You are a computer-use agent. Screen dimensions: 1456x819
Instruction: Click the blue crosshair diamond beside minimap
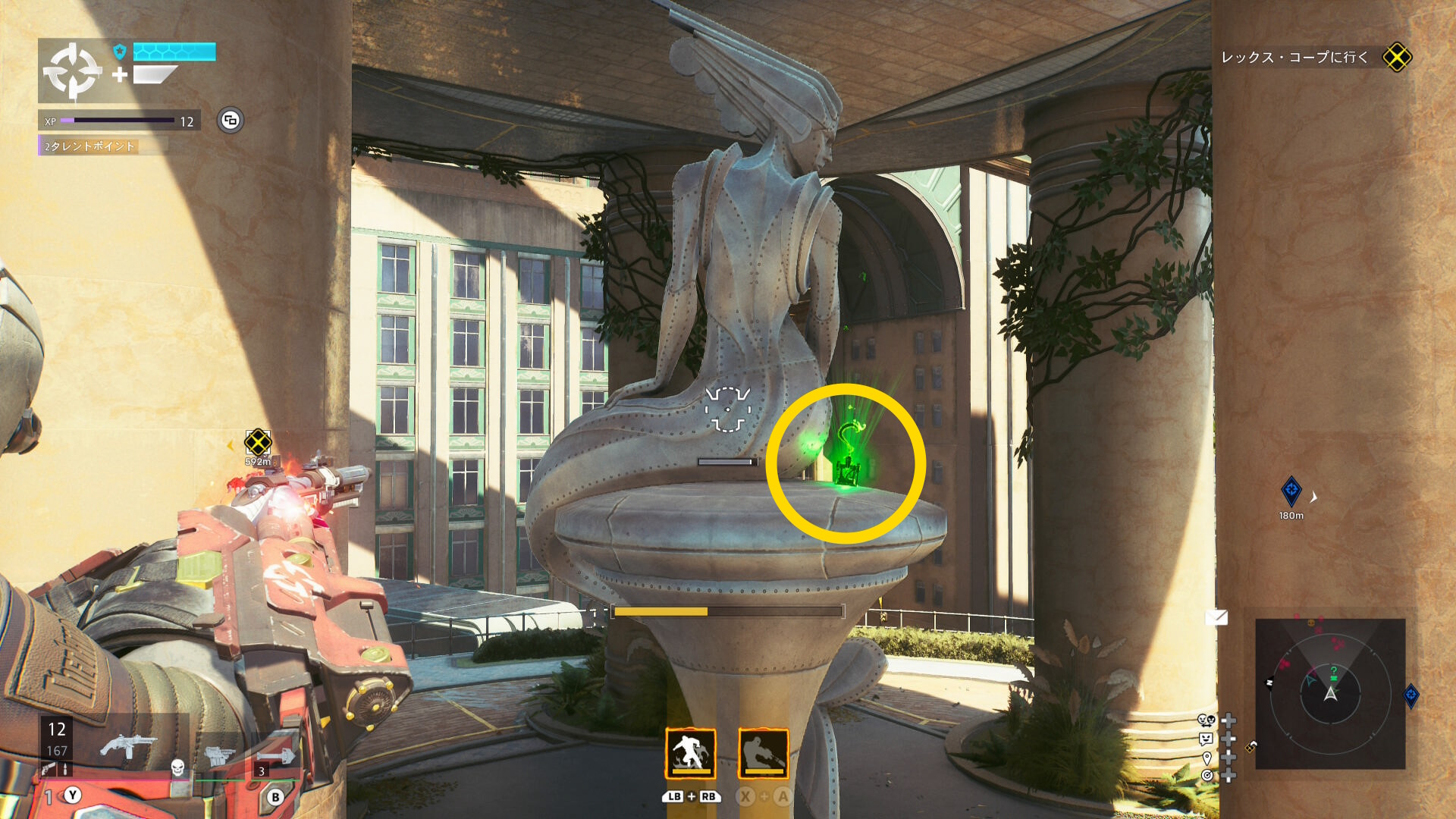pyautogui.click(x=1410, y=695)
